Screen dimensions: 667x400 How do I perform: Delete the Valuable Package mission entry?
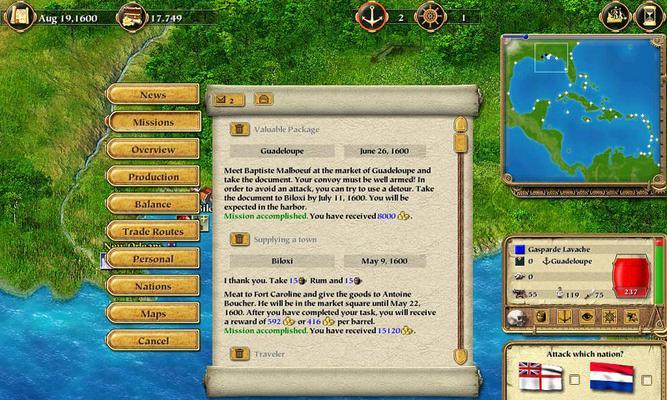pos(240,129)
